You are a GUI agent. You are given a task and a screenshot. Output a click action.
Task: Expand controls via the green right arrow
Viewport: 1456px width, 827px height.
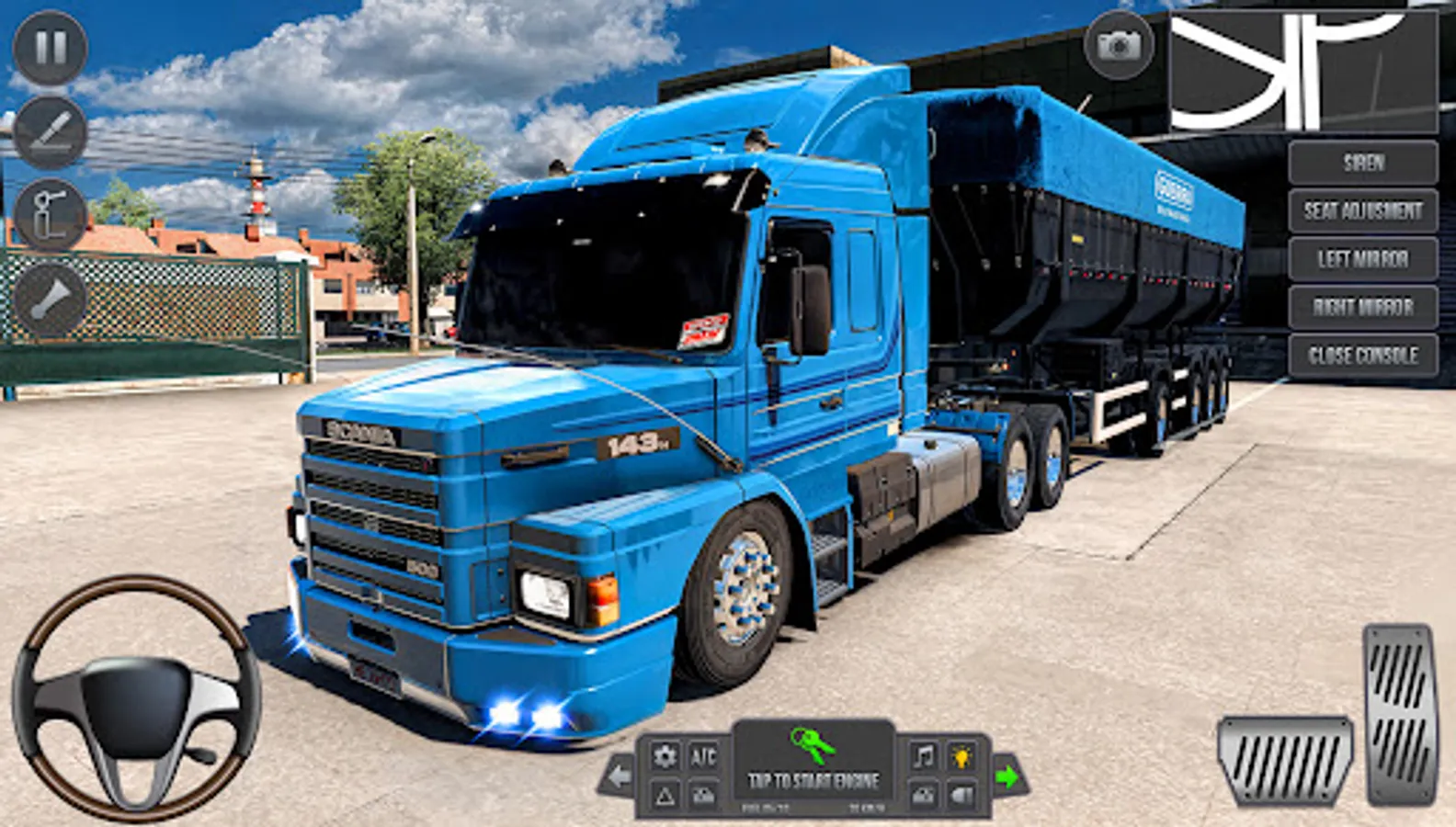1010,776
